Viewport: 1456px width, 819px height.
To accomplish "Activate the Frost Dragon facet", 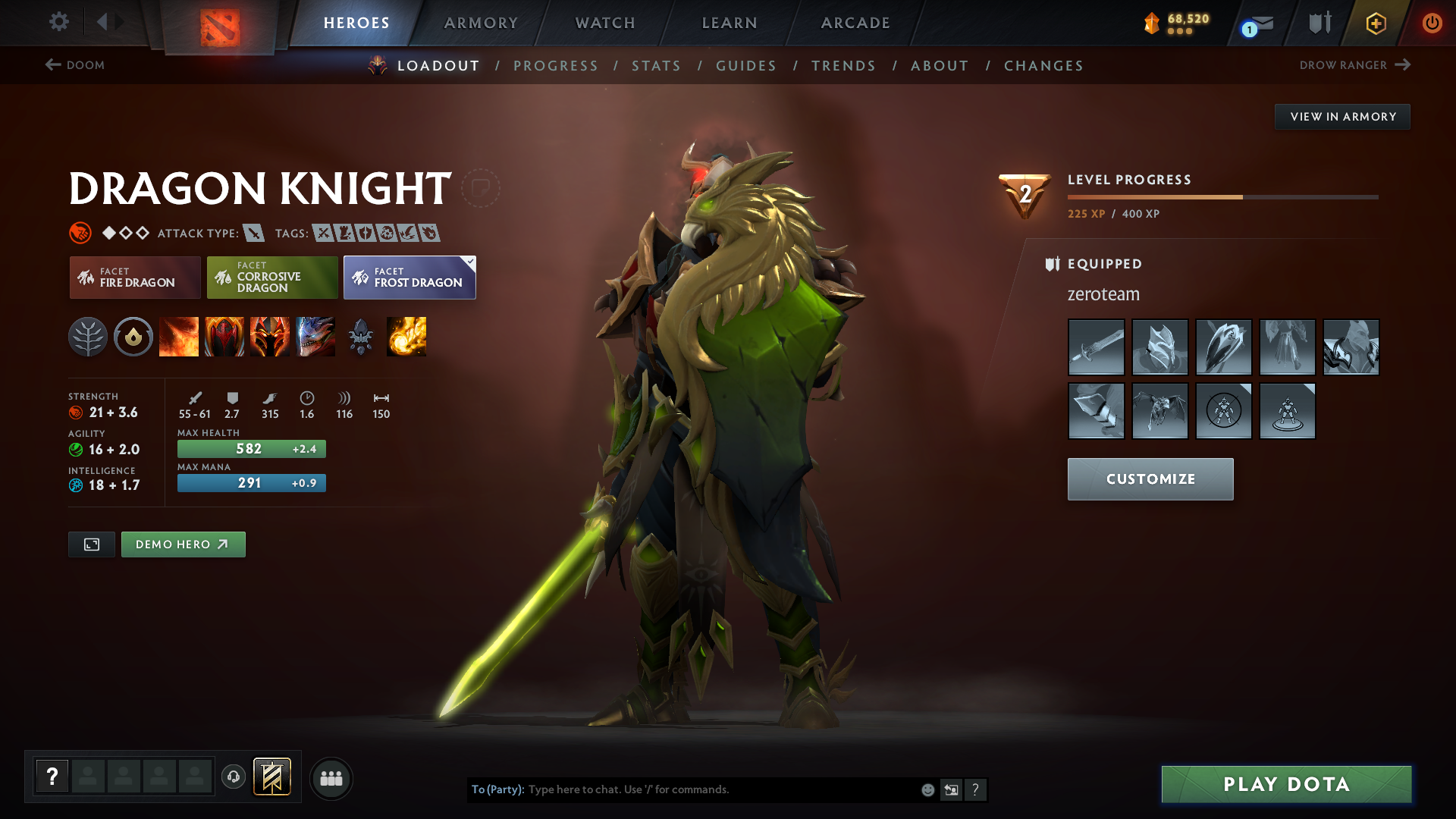I will (x=407, y=281).
